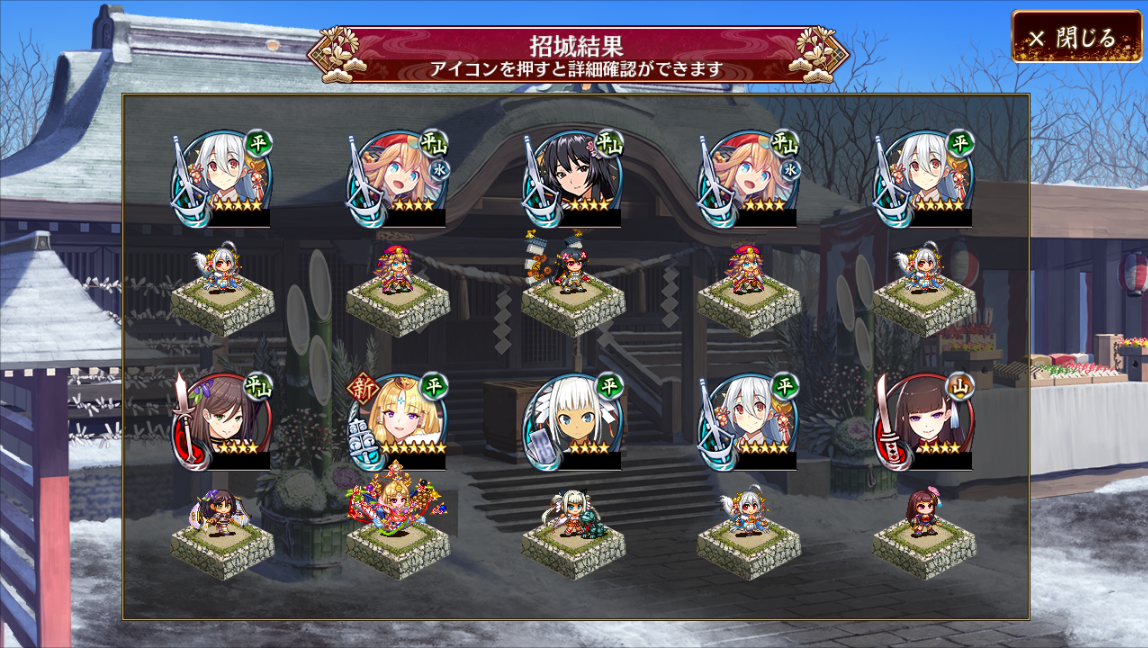Open the black-haired castle girl portrait
Image resolution: width=1148 pixels, height=648 pixels.
coord(572,178)
